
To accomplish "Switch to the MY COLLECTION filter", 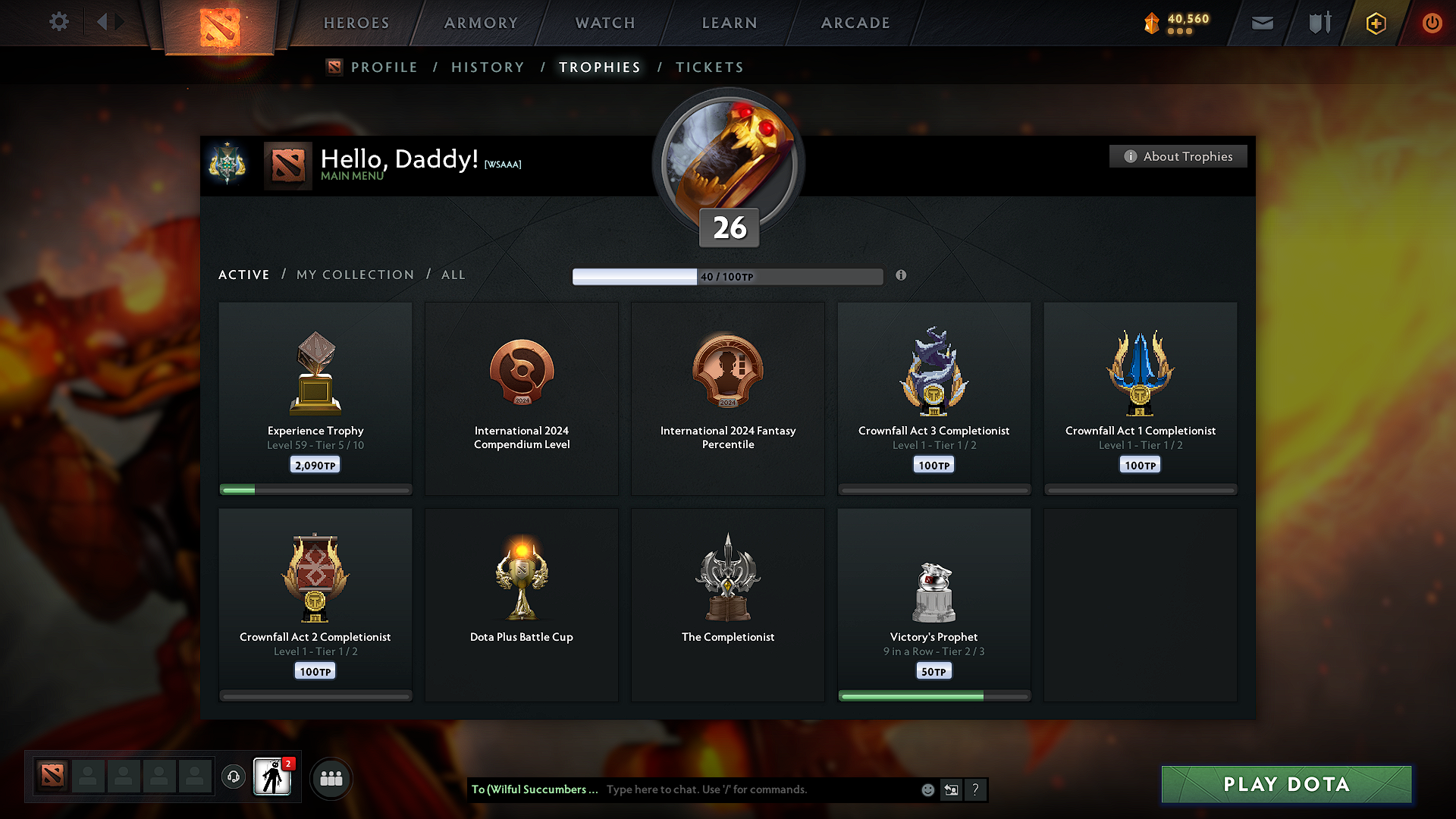I will [354, 275].
